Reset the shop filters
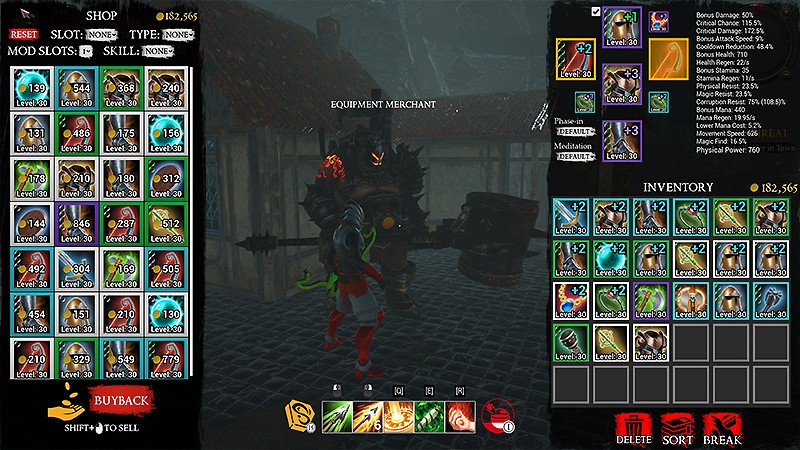This screenshot has width=800, height=450. [x=23, y=34]
